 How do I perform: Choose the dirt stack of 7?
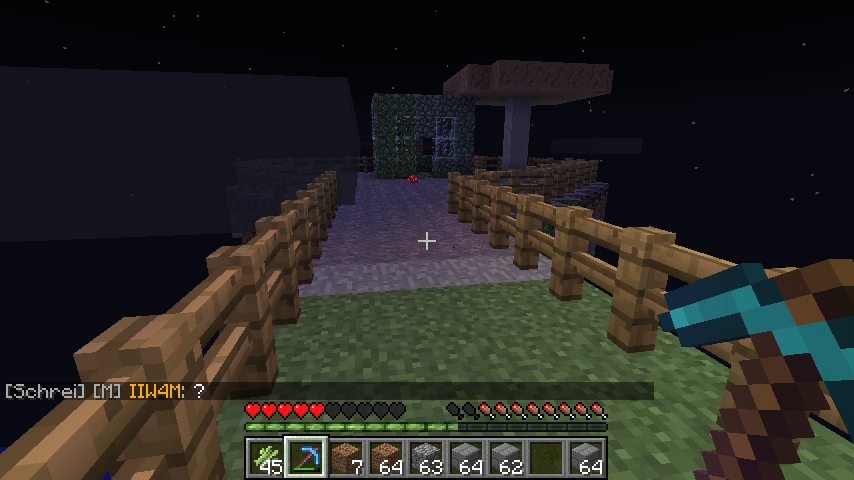coord(346,459)
